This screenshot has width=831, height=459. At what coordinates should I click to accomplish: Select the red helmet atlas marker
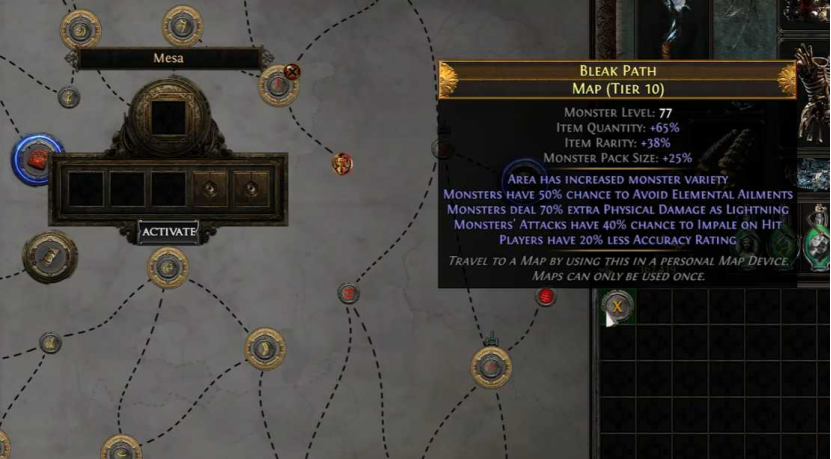pos(342,163)
